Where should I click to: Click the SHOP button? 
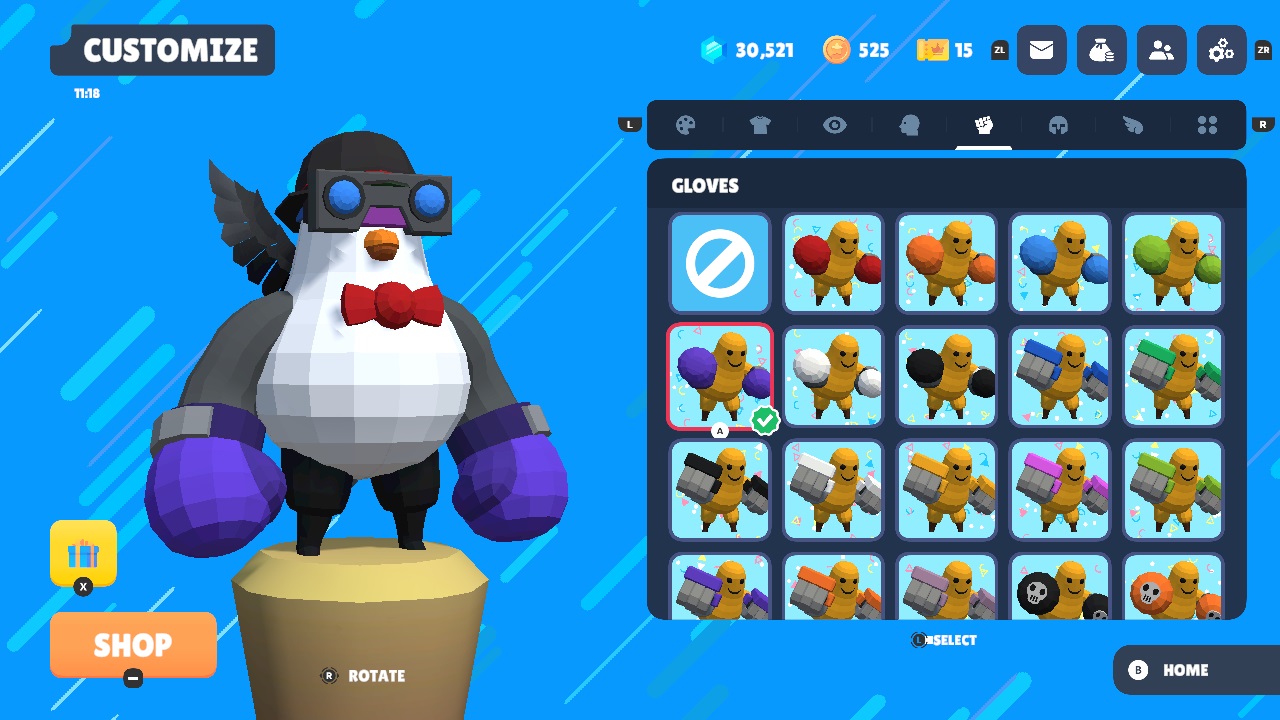133,645
